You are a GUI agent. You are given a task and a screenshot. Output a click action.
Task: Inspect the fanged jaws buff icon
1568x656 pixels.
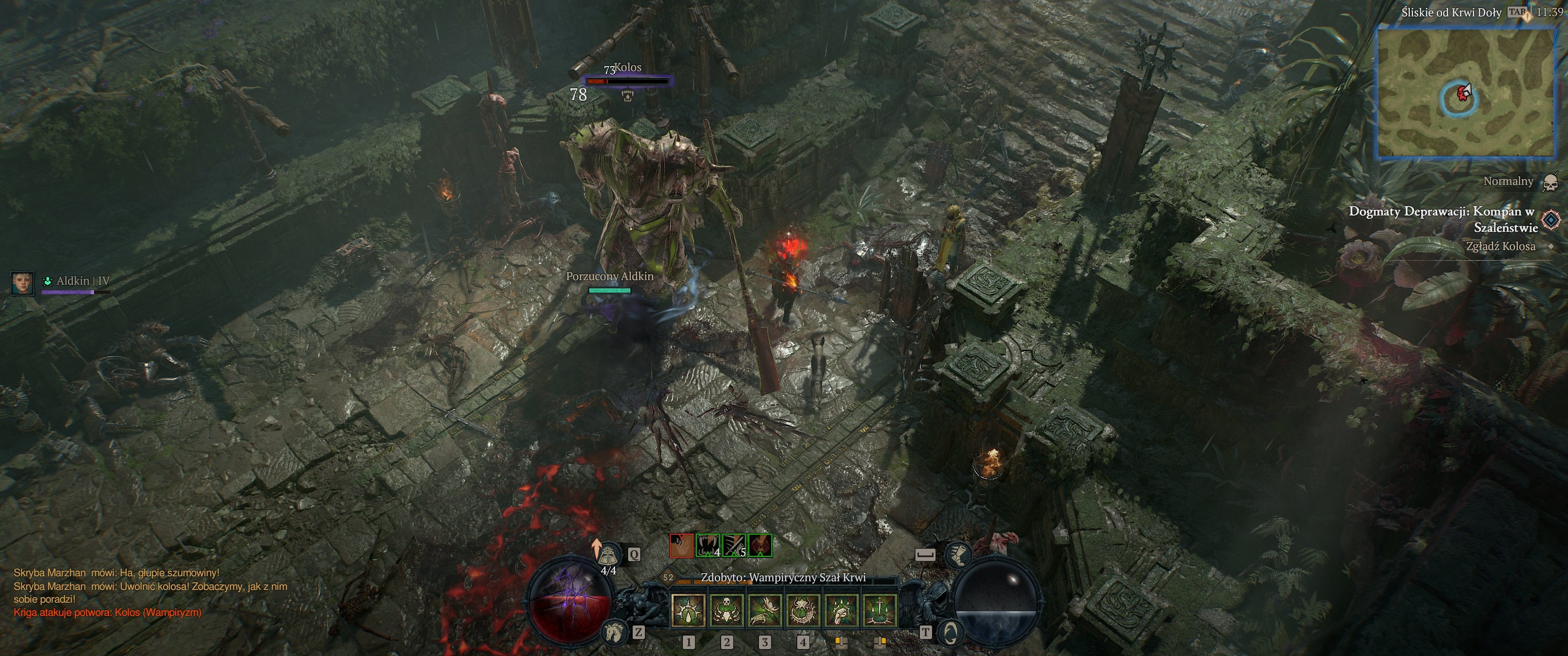pos(708,545)
